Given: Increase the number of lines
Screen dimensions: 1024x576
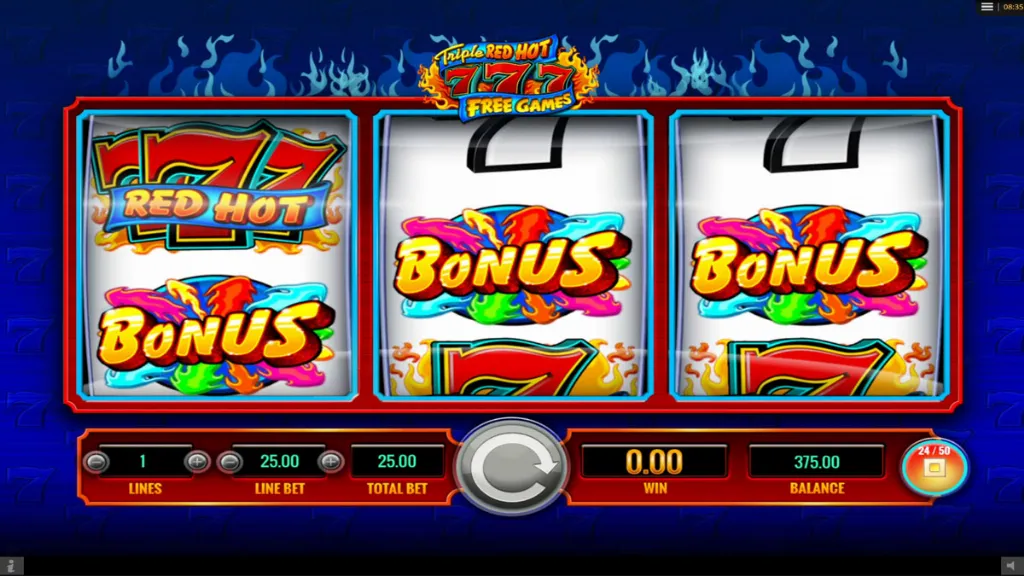Looking at the screenshot, I should [x=197, y=462].
